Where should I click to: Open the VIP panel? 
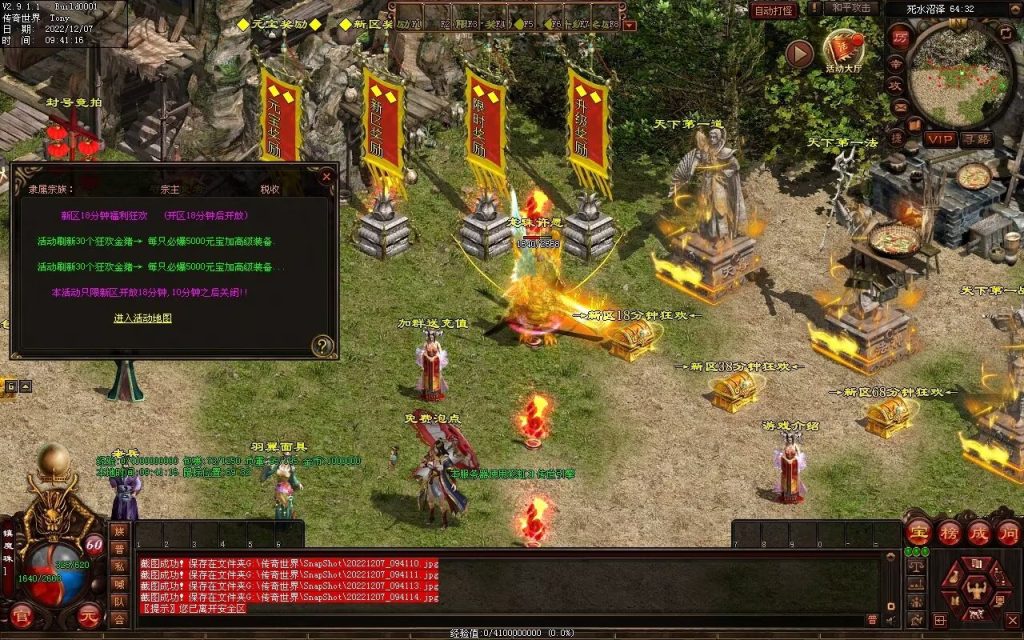939,139
